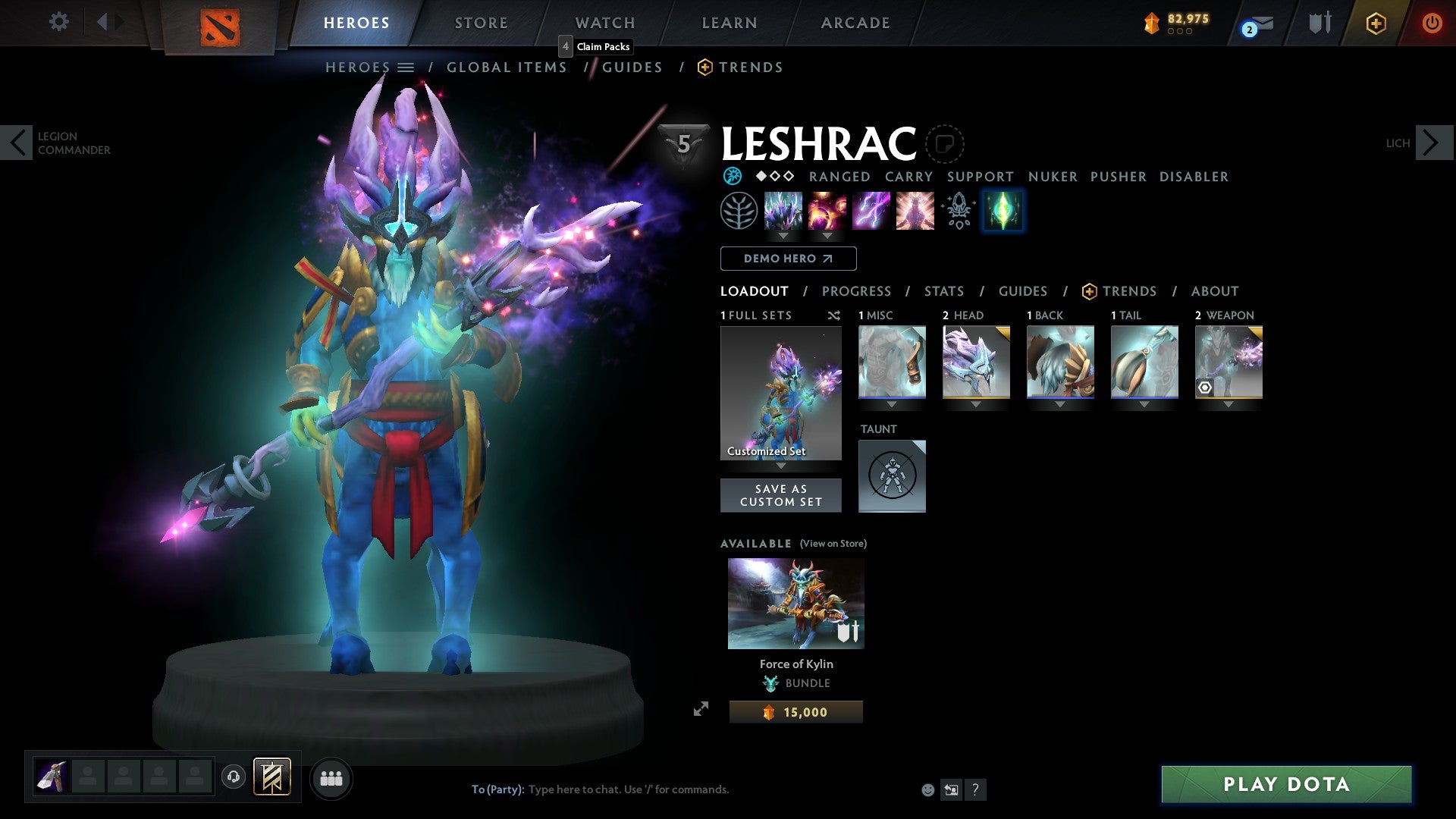The width and height of the screenshot is (1456, 819).
Task: Expand the 2 HEAD item slot dropdown
Action: tap(976, 404)
